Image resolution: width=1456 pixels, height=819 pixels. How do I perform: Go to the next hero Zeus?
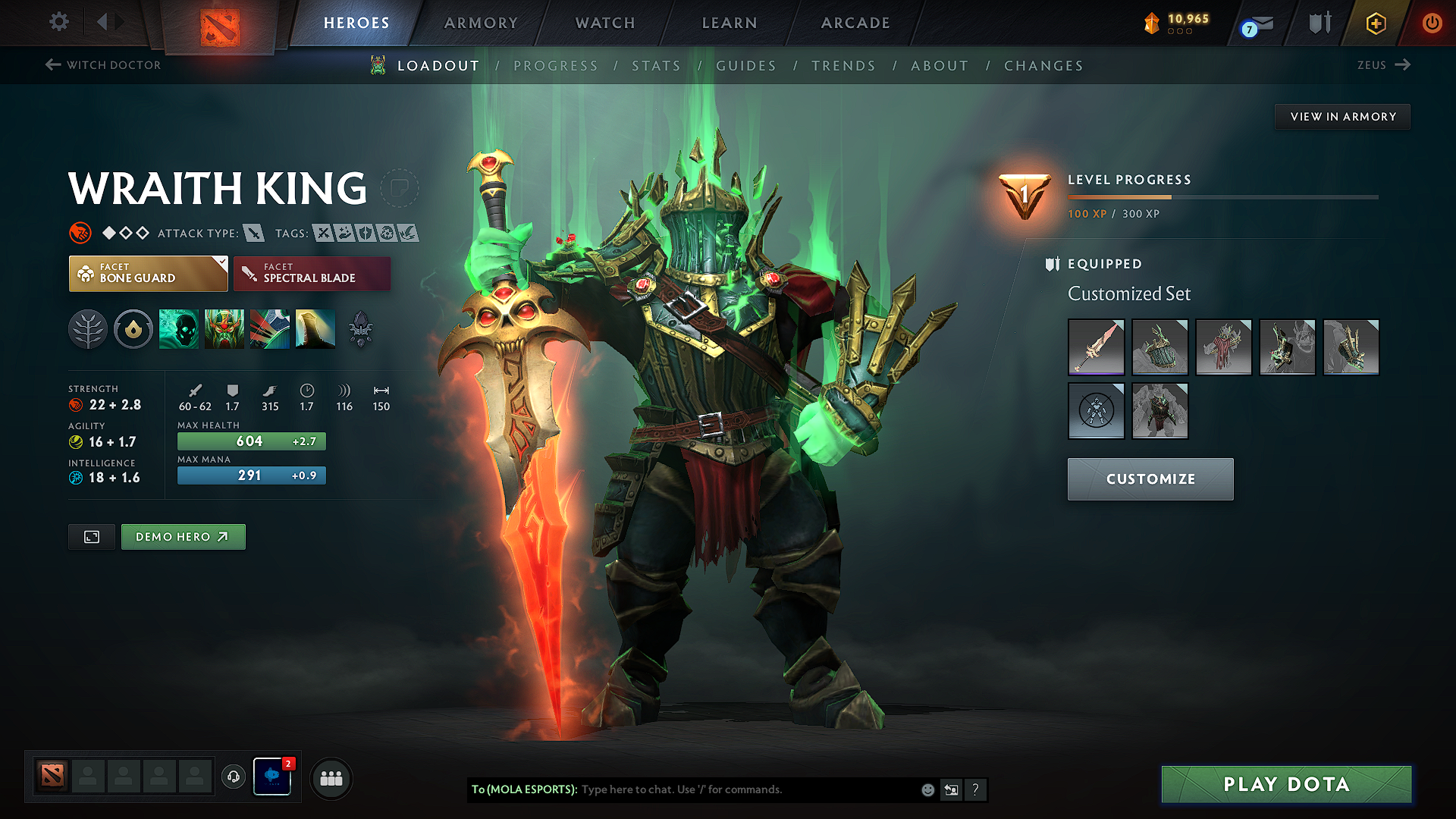(x=1383, y=65)
